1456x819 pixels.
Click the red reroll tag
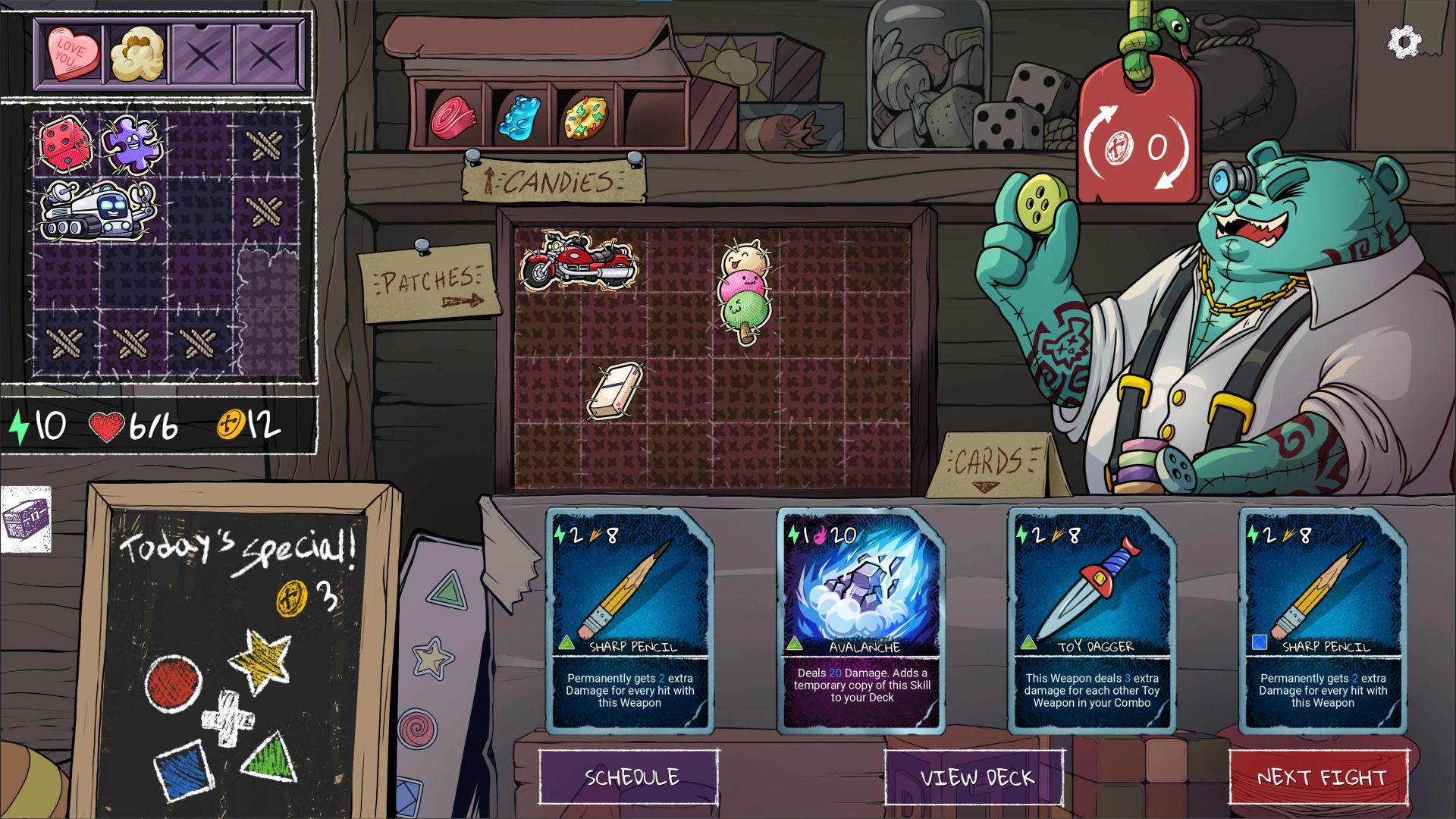coord(1137,136)
